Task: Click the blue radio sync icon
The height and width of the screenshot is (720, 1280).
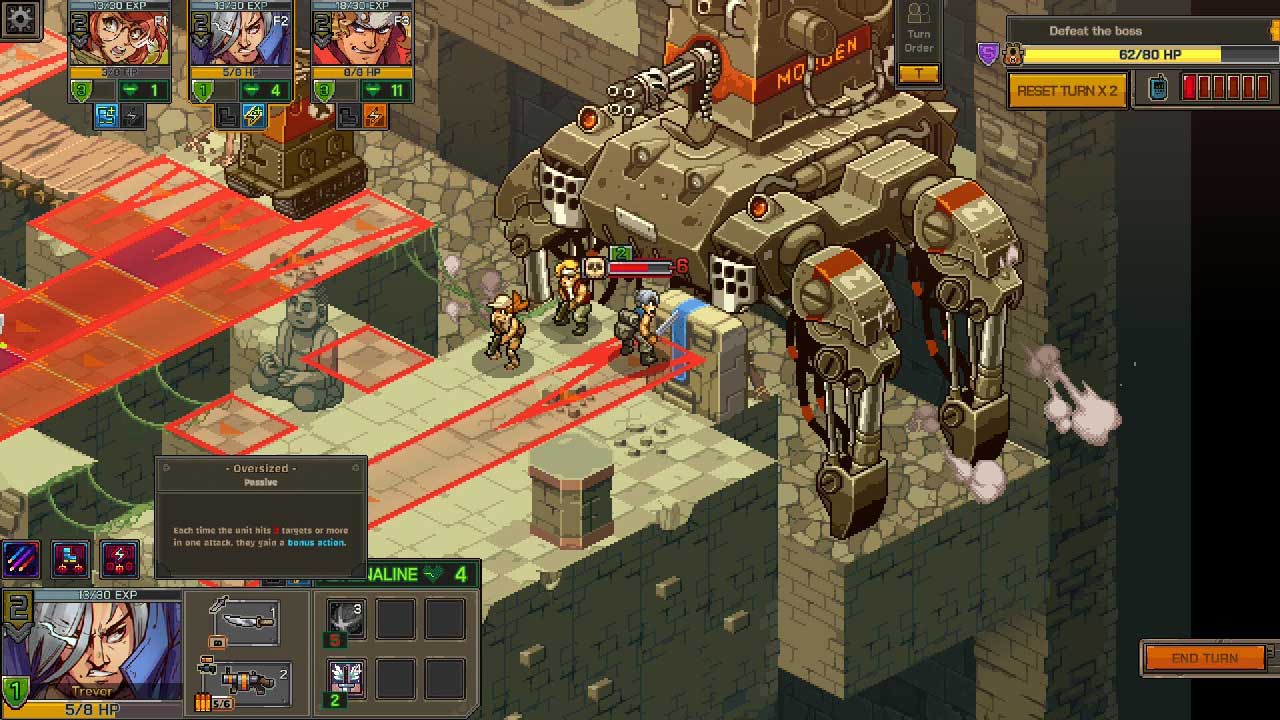Action: coord(1158,89)
